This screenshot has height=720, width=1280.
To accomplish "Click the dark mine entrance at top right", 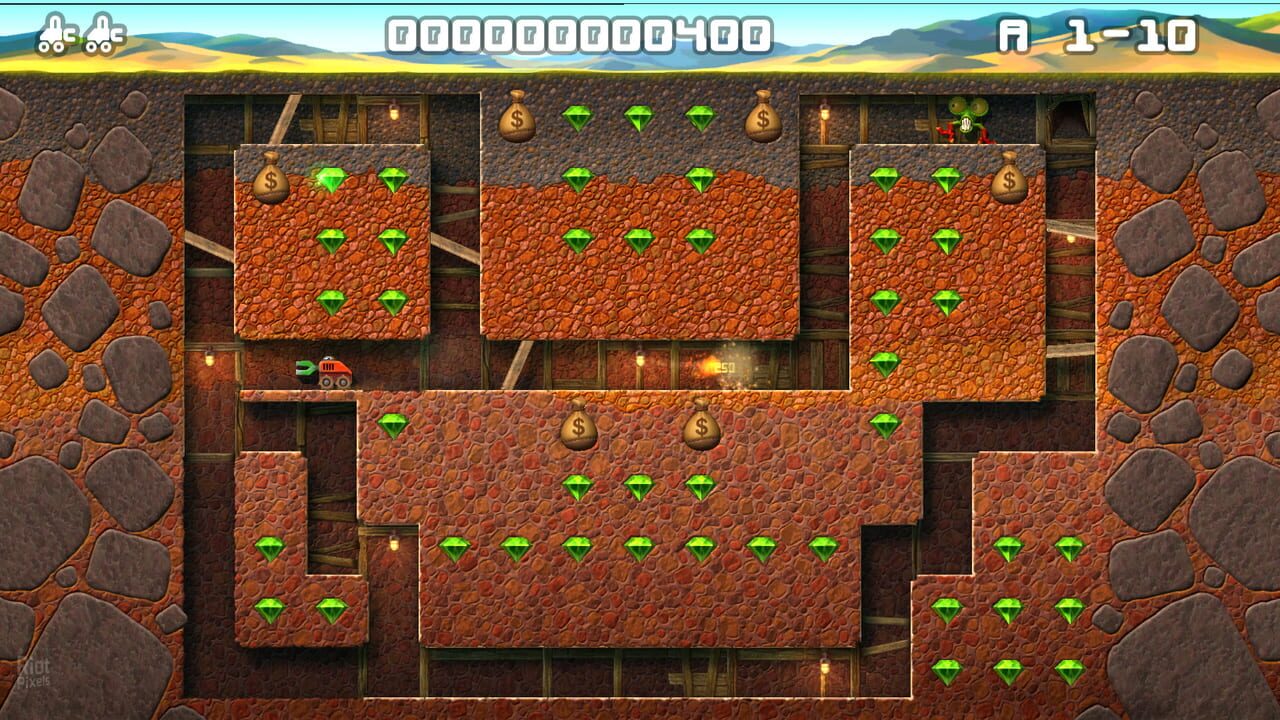I will click(x=1069, y=122).
